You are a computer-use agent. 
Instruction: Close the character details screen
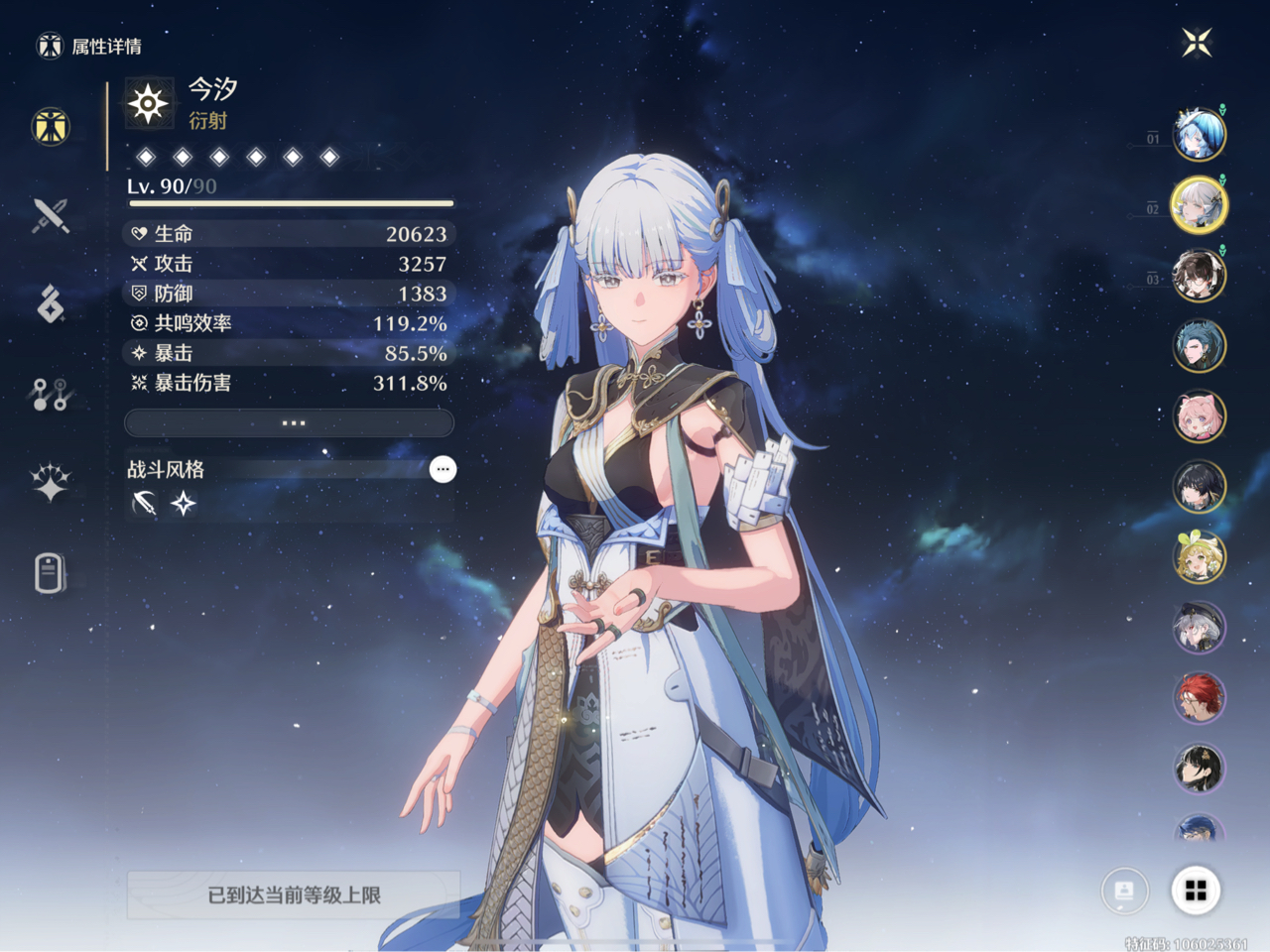[x=1198, y=42]
